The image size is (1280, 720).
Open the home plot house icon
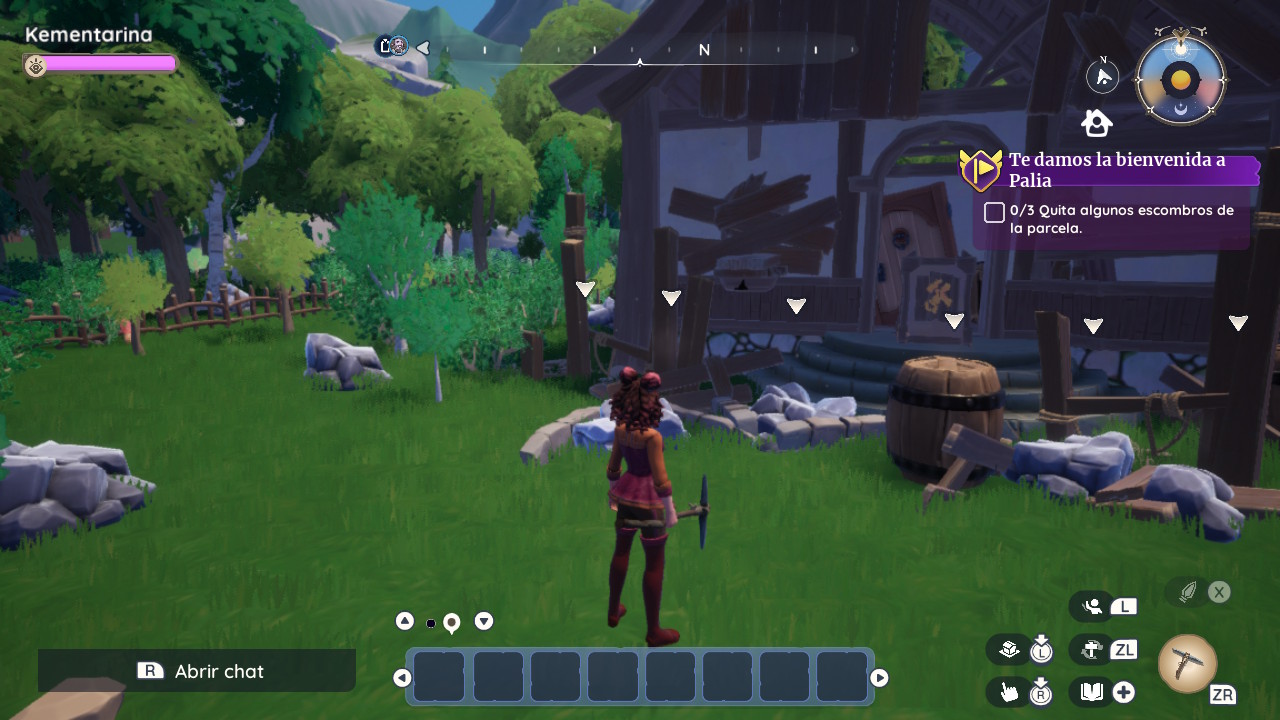1097,123
